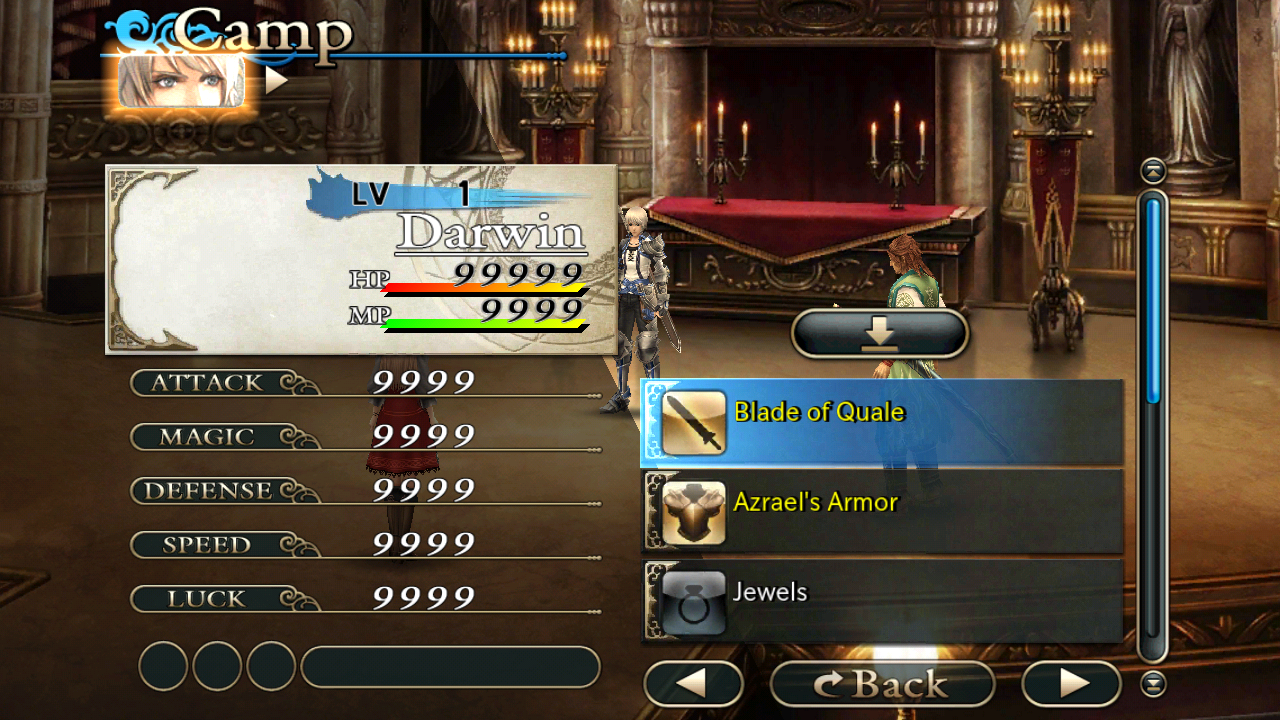Tap the download arrow button above the list
1280x720 pixels.
pyautogui.click(x=880, y=333)
